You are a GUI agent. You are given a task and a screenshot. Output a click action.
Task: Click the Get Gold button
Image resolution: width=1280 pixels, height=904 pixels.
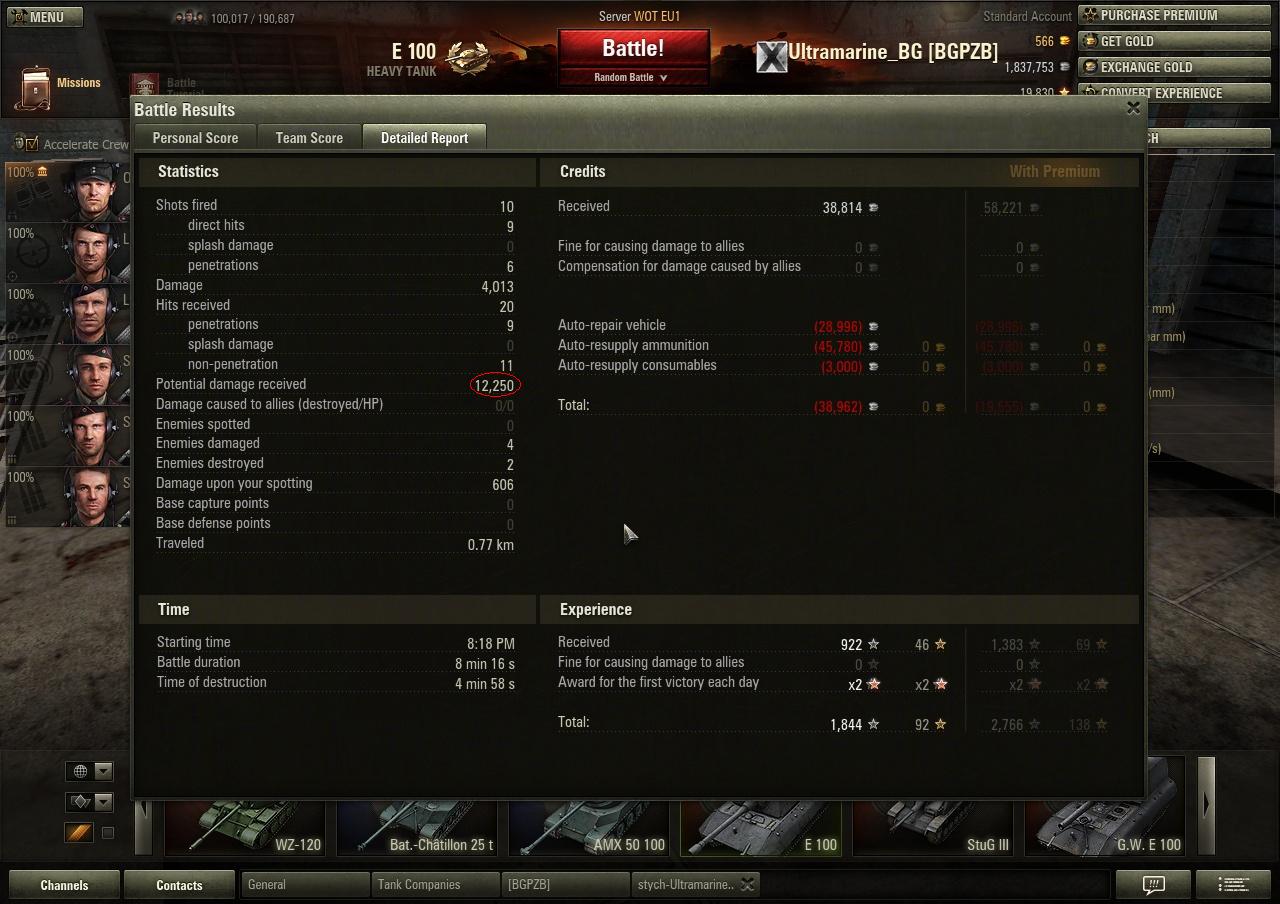tap(1159, 41)
